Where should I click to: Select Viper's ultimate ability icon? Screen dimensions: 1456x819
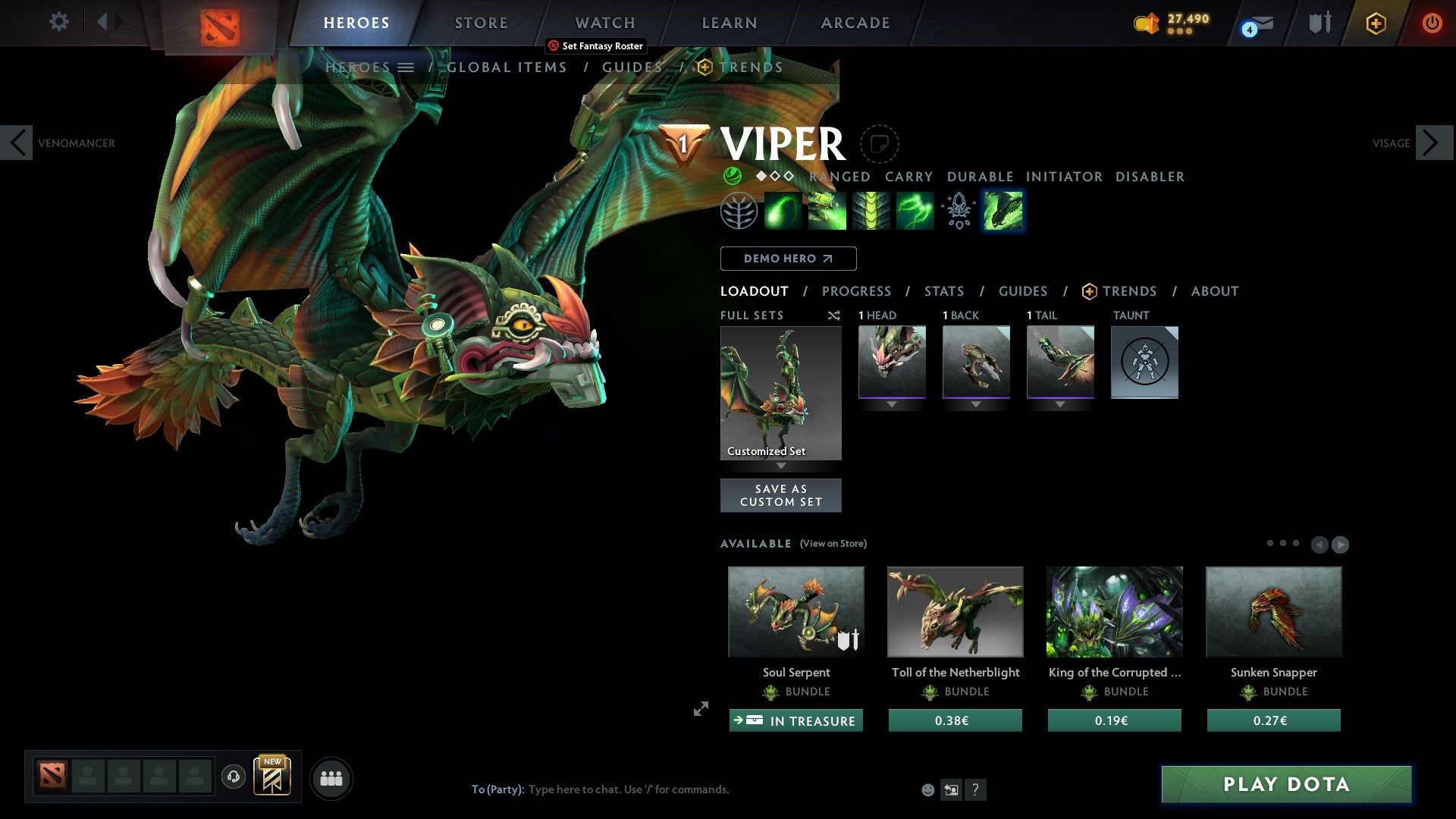click(1003, 212)
